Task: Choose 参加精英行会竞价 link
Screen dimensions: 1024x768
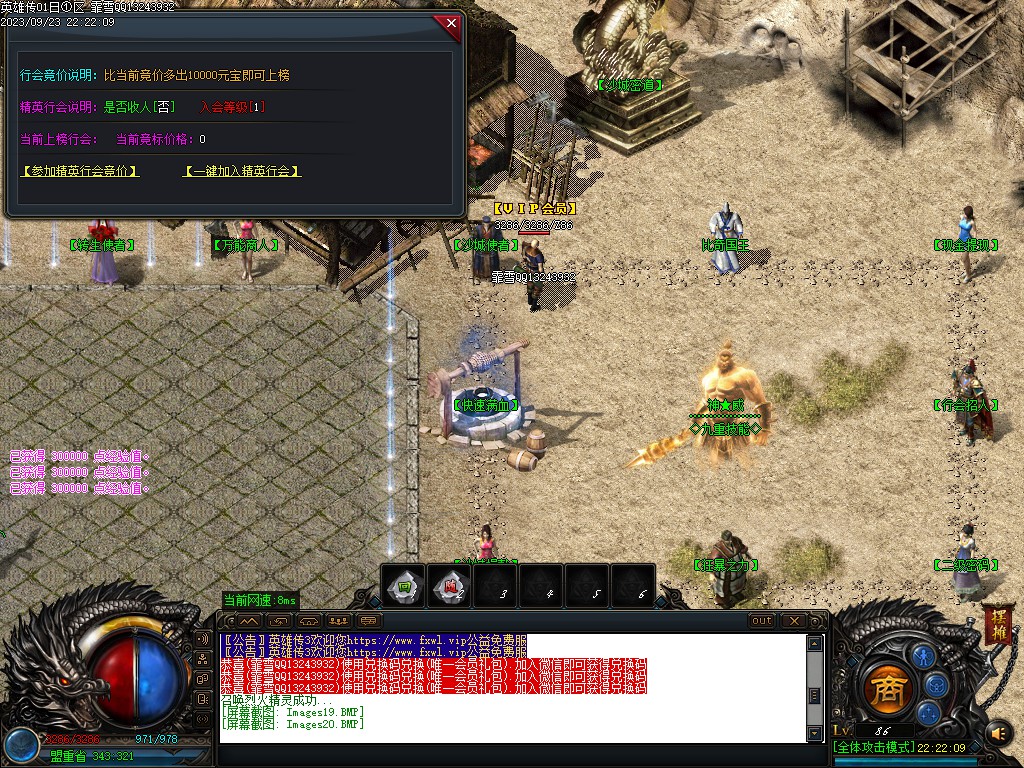Action: 80,171
